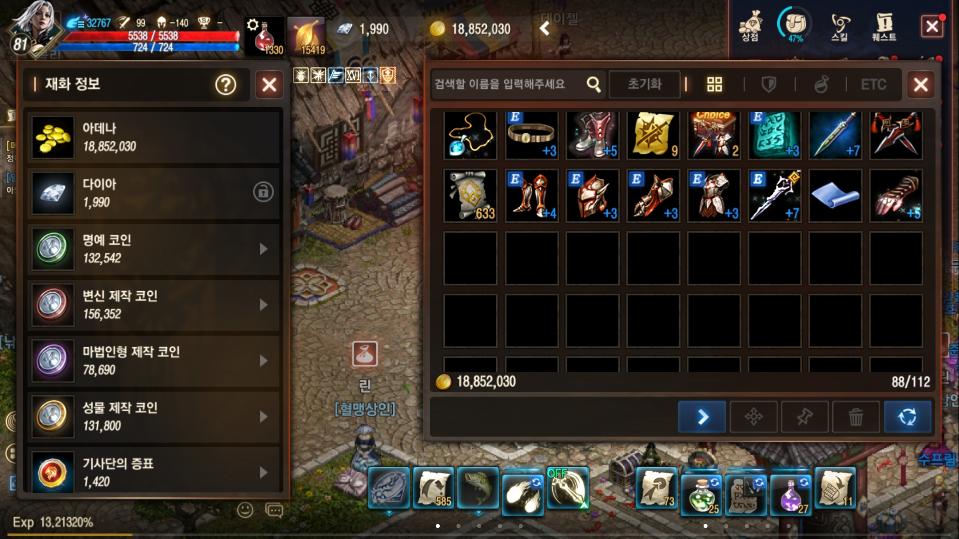Select the +7 white staff item
Viewport: 959px width, 539px height.
775,195
